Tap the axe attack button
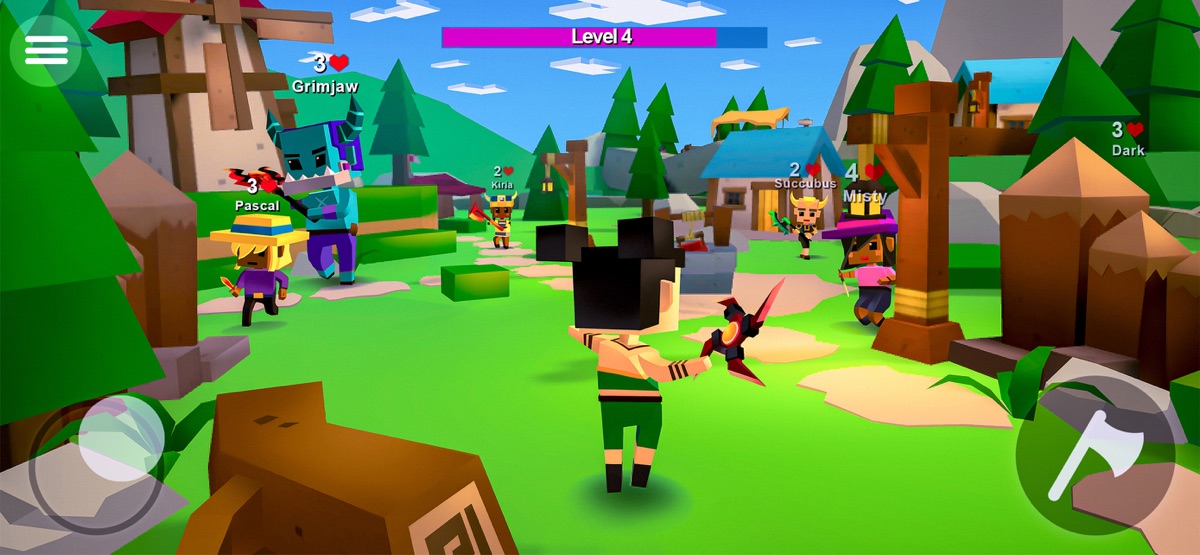 pos(1094,455)
